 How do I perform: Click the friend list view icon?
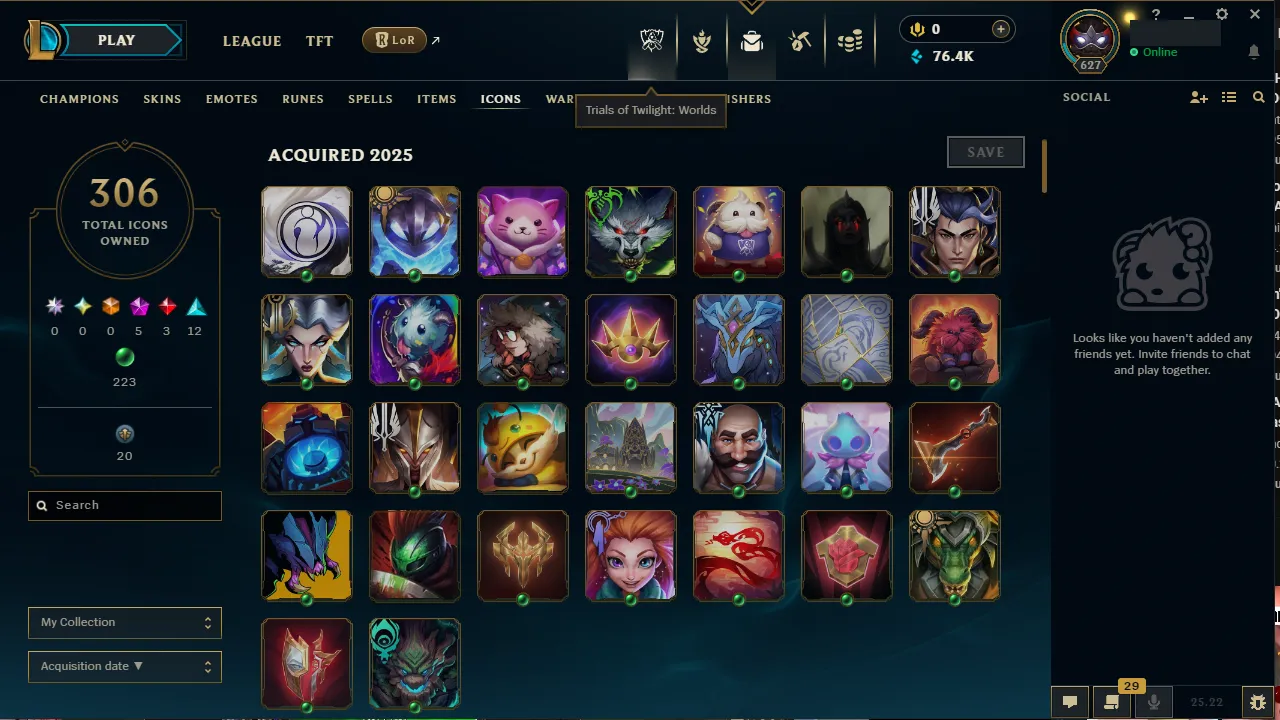click(1229, 97)
